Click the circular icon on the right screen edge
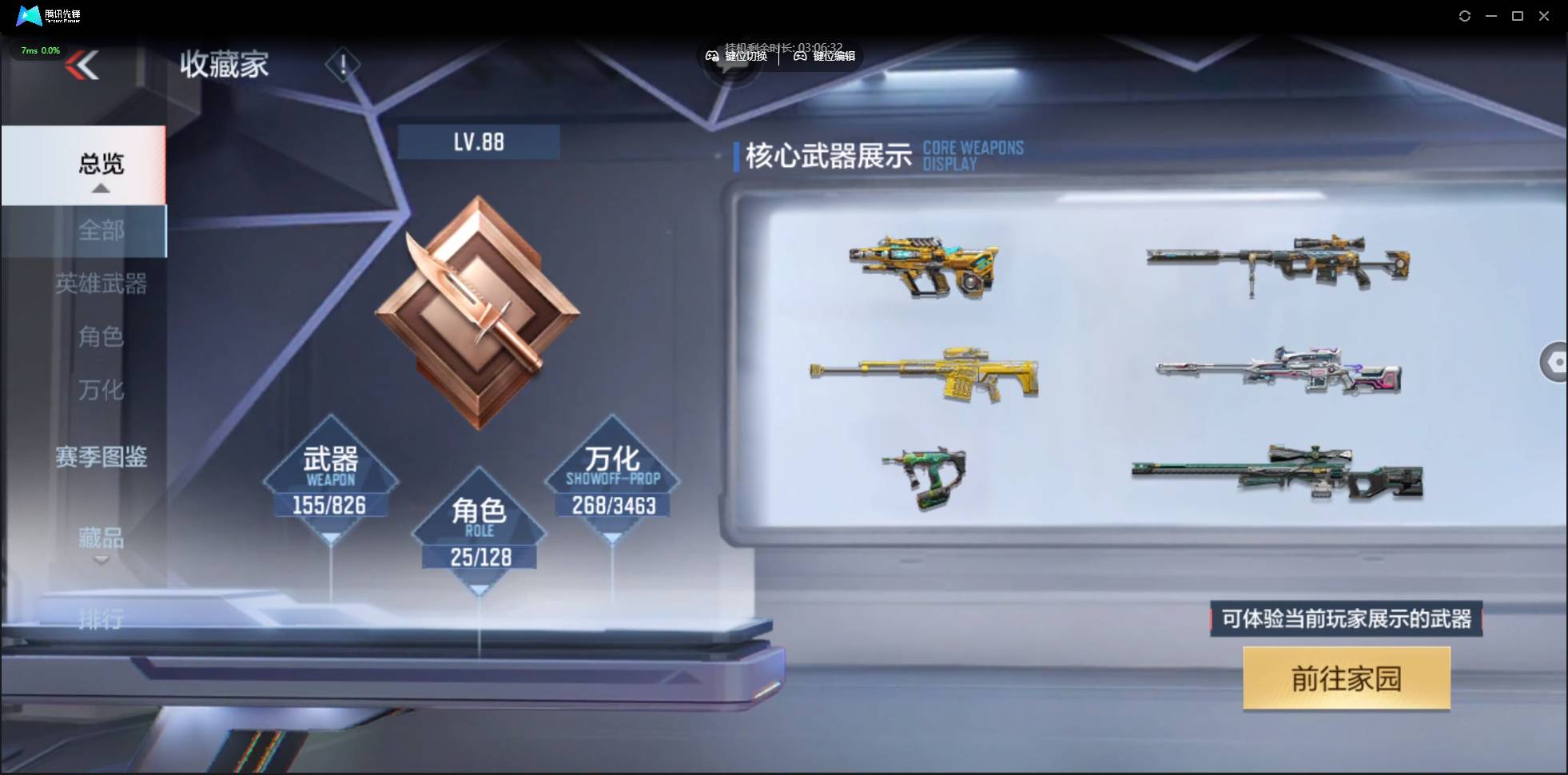The image size is (1568, 775). tap(1558, 361)
